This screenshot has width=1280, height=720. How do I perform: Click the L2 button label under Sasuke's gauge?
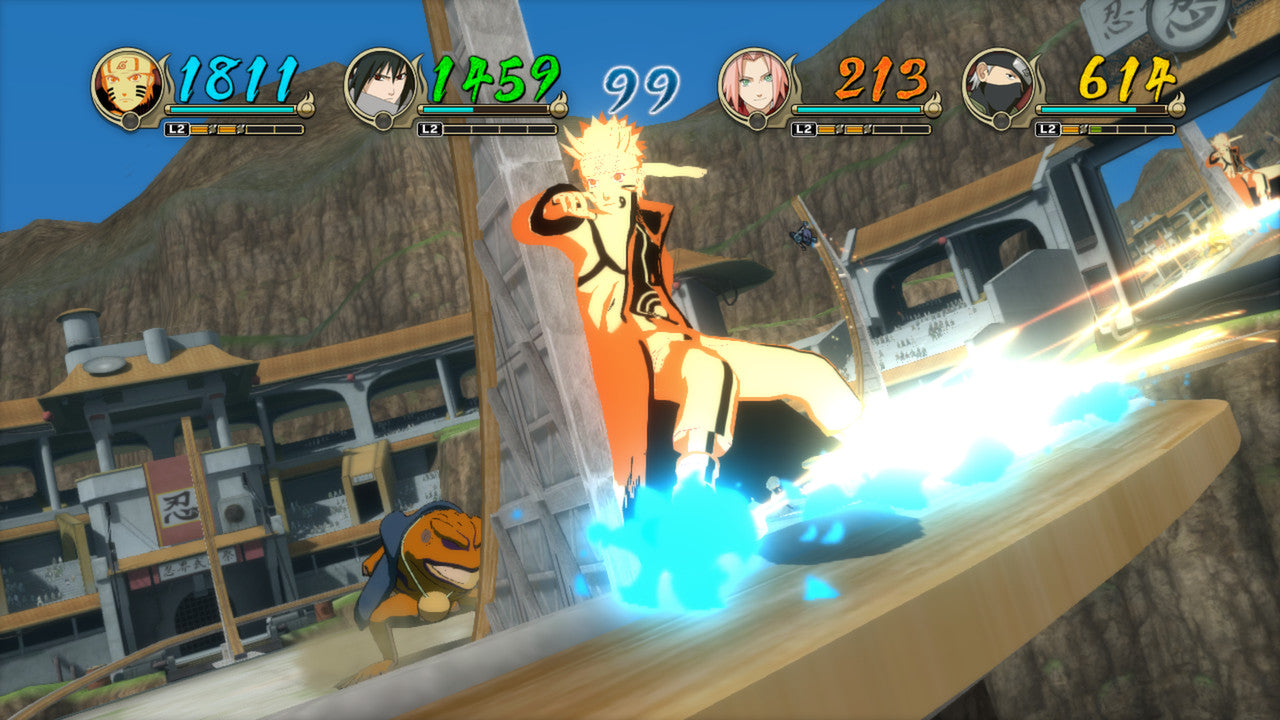[430, 128]
